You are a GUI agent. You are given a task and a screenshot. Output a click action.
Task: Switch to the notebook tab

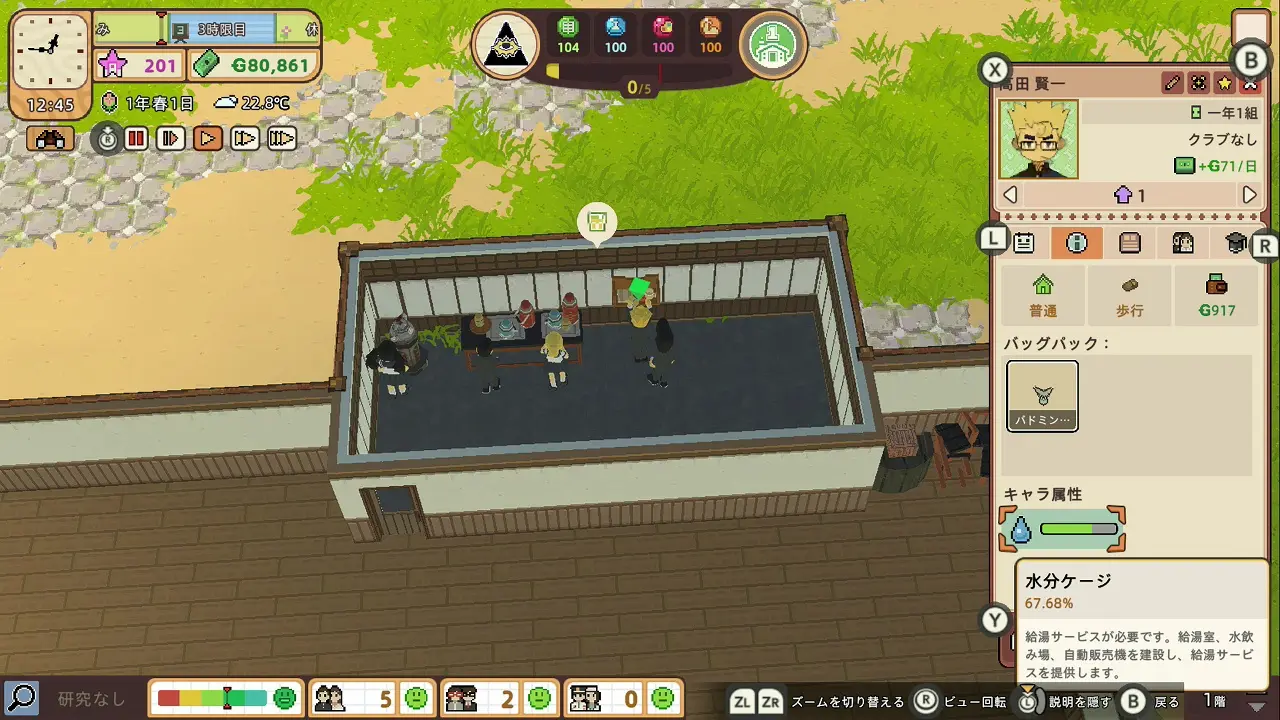coord(1129,243)
